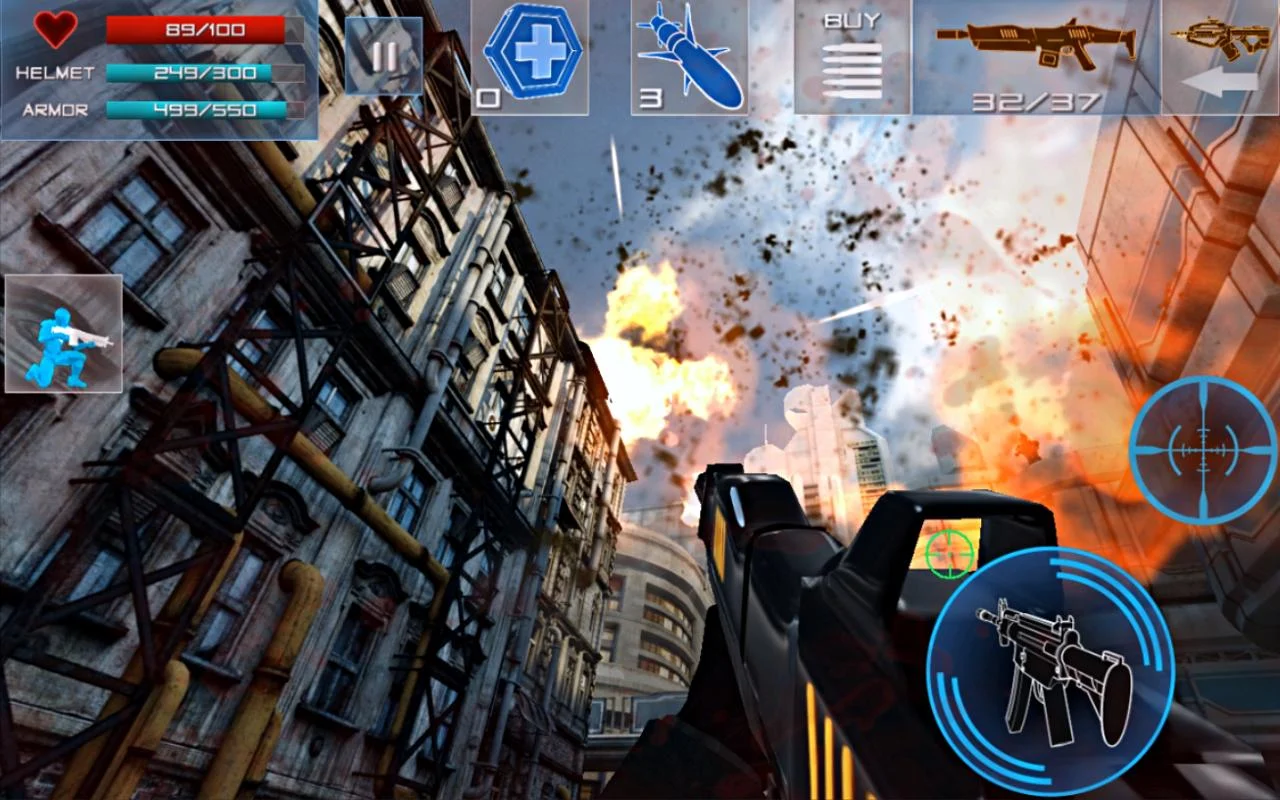Fire using the submachine gun button
Image resolution: width=1280 pixels, height=800 pixels.
pos(1050,671)
